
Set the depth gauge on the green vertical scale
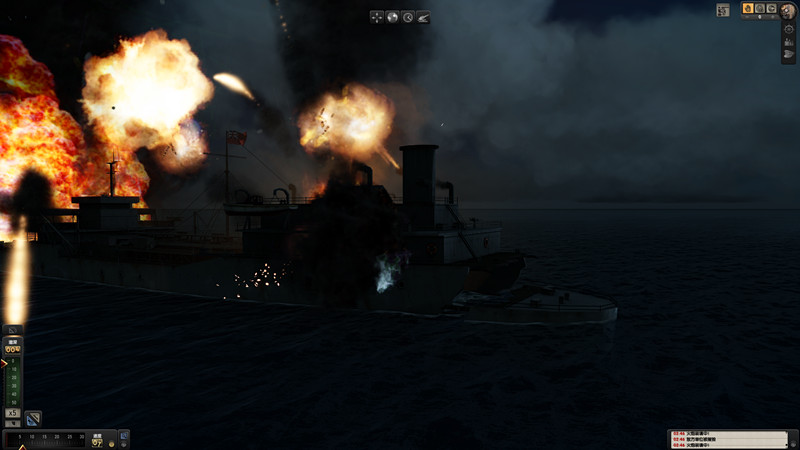[x=14, y=382]
